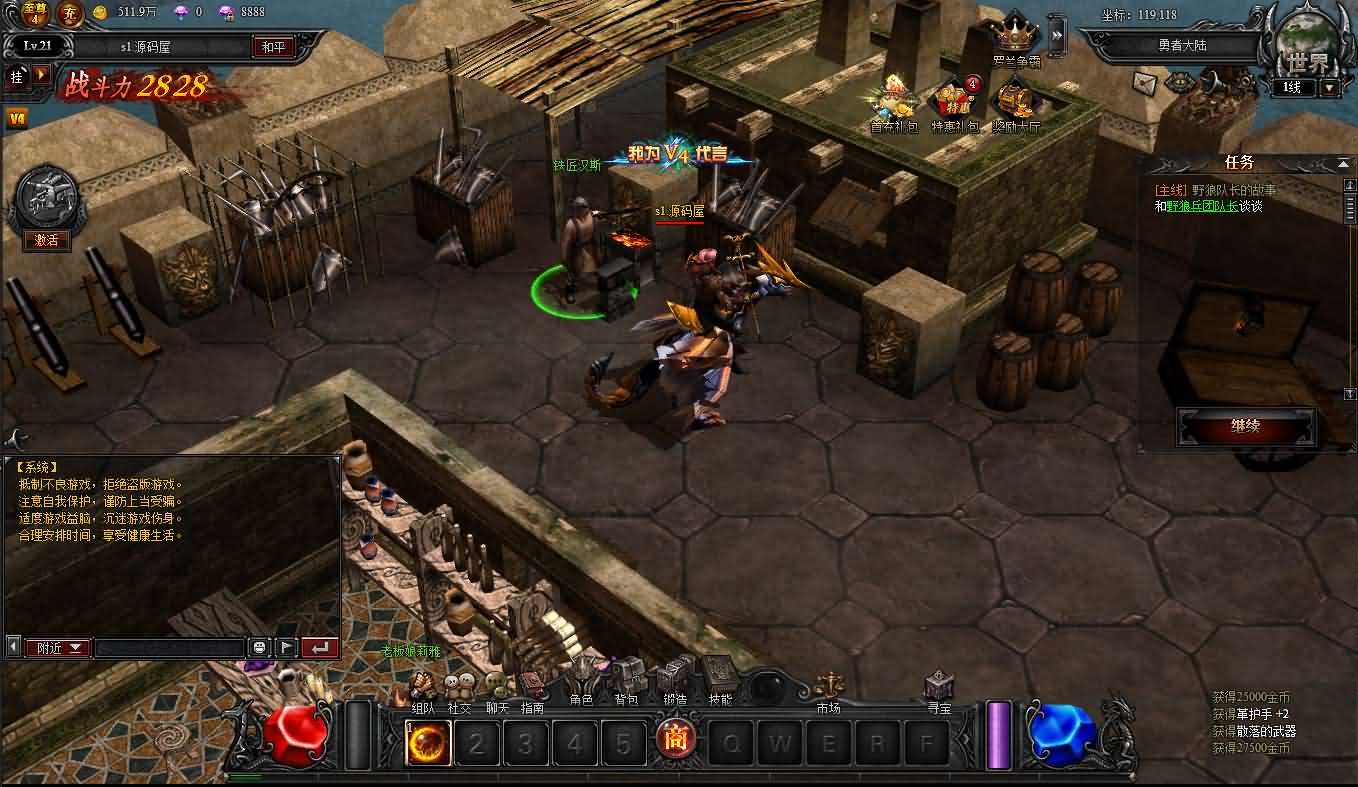This screenshot has height=787, width=1358.
Task: Open the 首充礼包 first-recharge gift pack
Action: pos(893,103)
